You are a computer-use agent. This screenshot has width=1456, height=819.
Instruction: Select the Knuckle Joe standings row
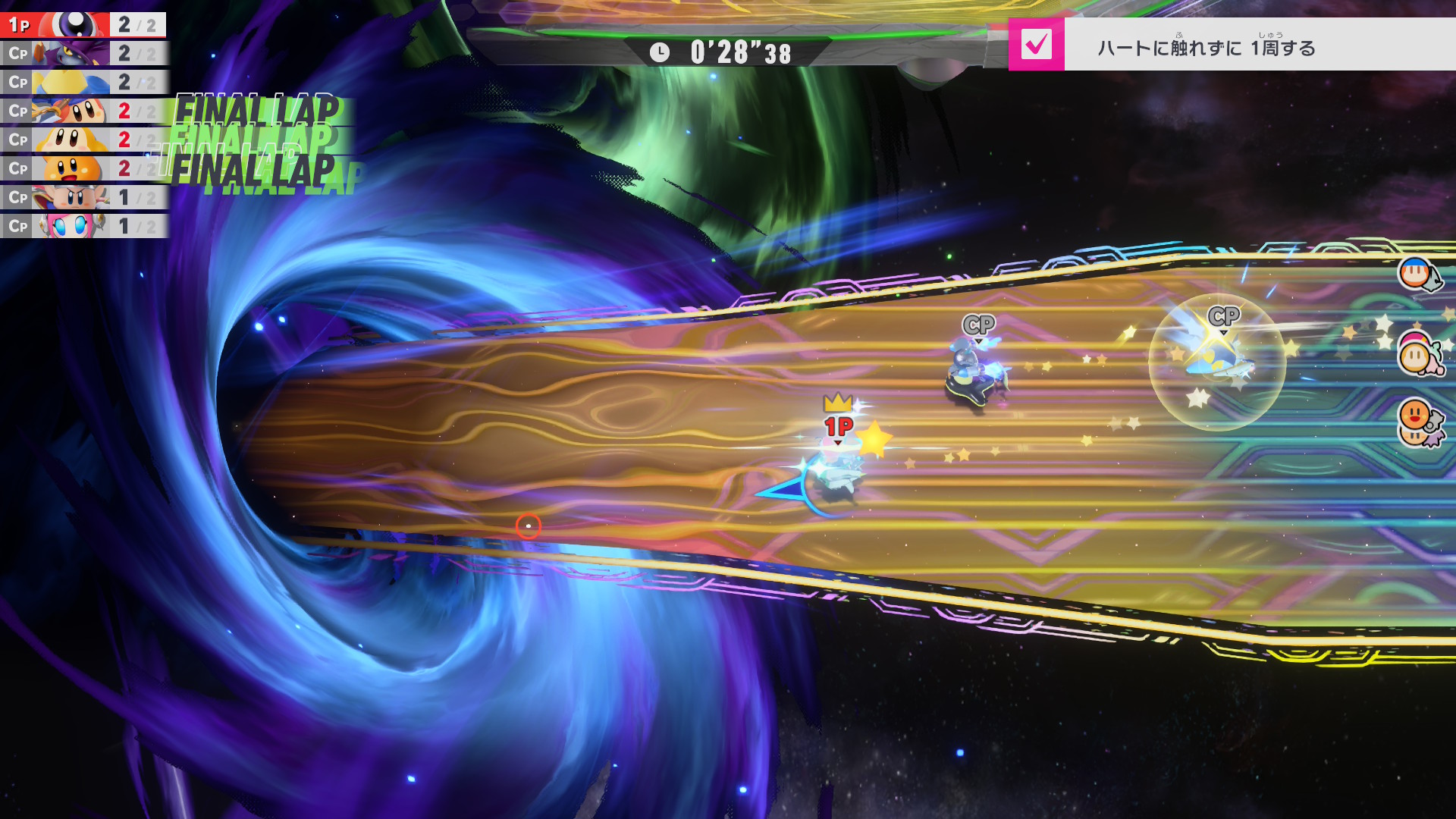pos(83,197)
